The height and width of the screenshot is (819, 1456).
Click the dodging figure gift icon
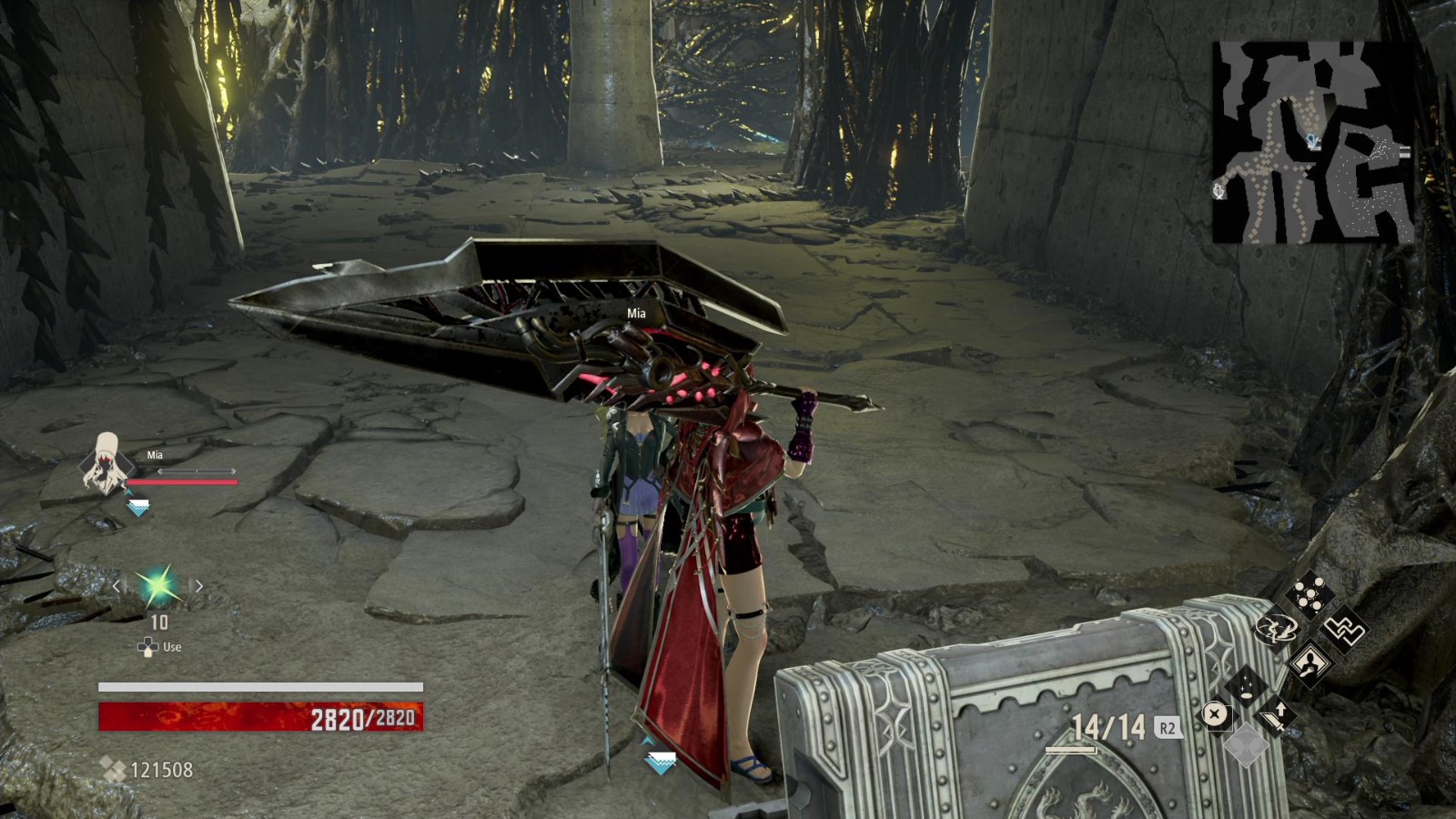click(x=1276, y=628)
